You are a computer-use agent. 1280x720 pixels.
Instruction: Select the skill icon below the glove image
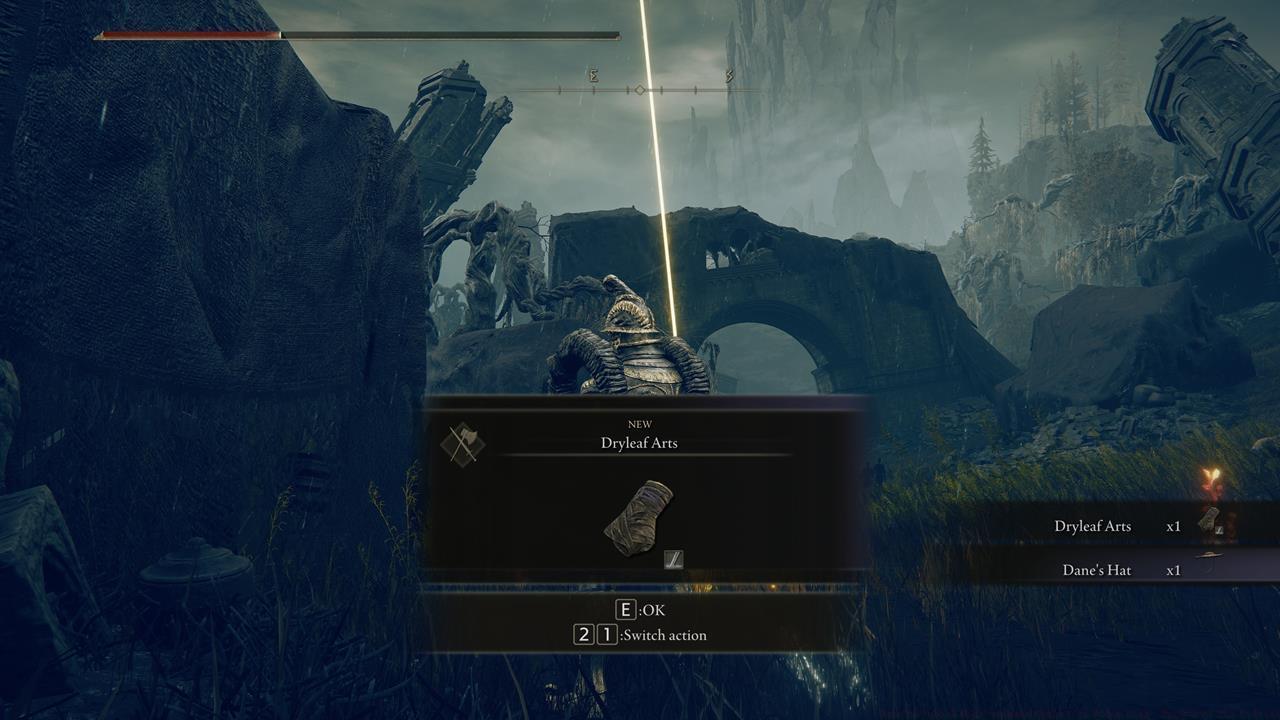coord(672,560)
